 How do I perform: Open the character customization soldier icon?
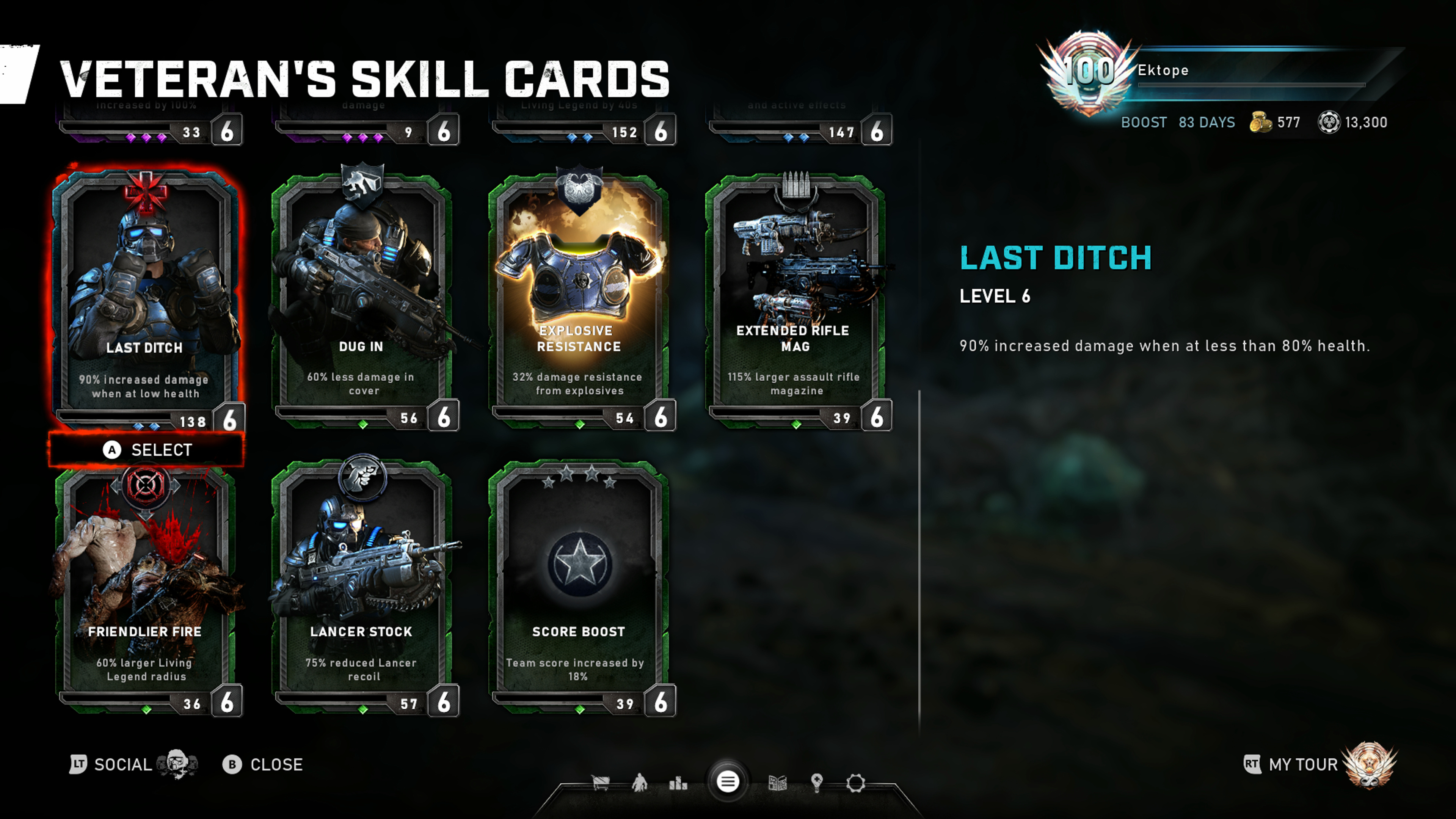639,783
